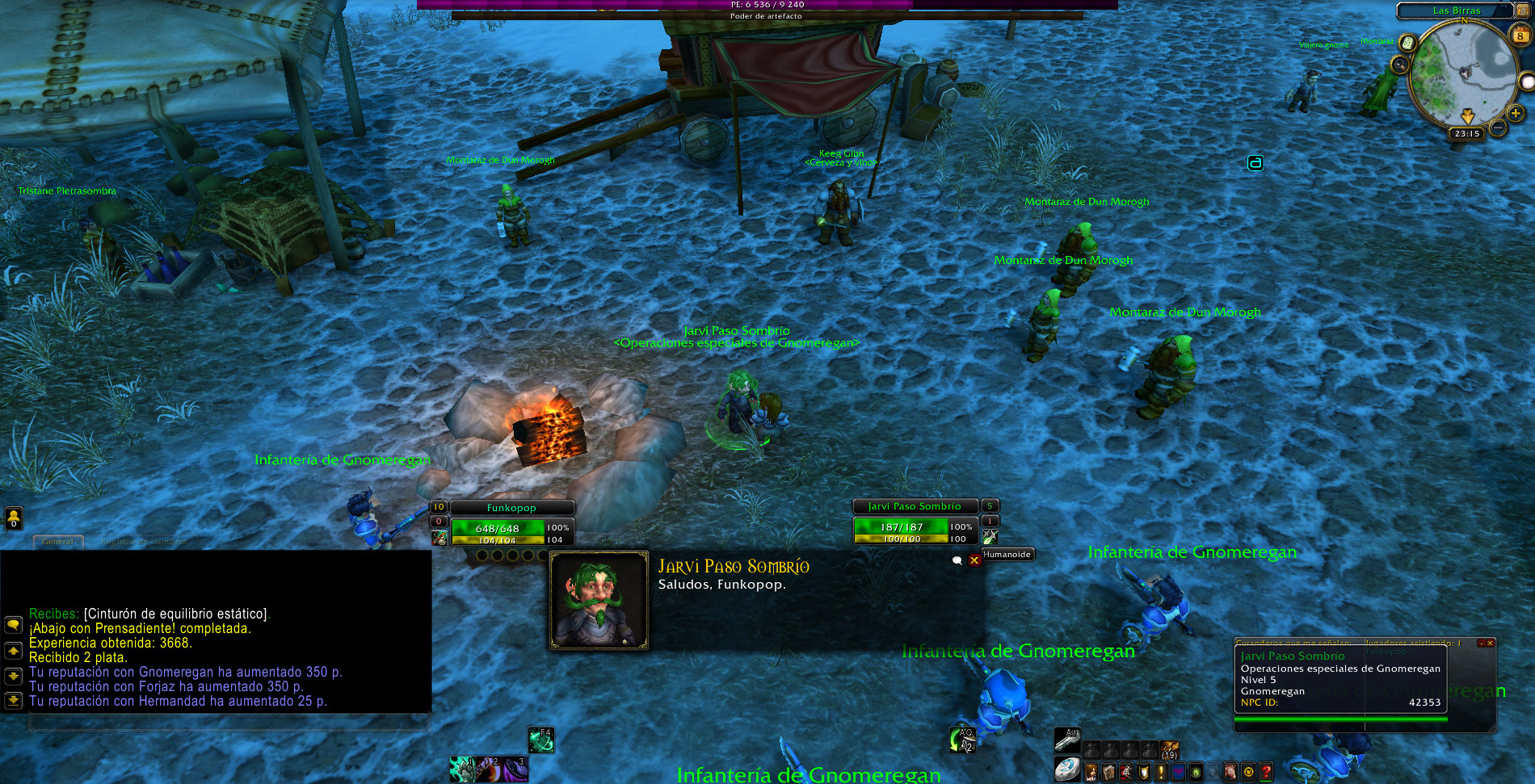The image size is (1535, 784).
Task: Open the calendar button showing 8
Action: [1520, 35]
